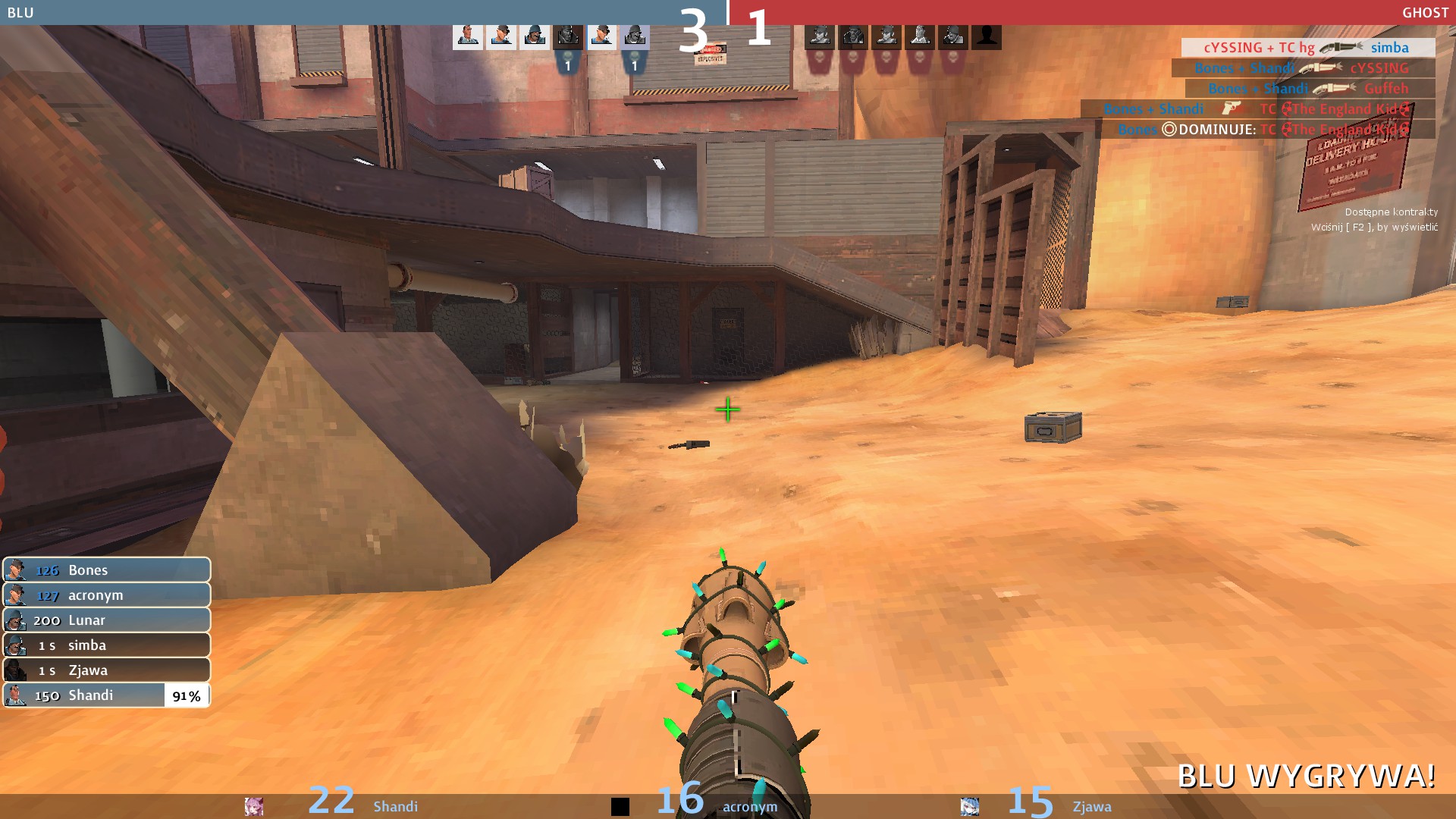This screenshot has width=1456, height=819.
Task: Select Bones in the team list
Action: coord(106,570)
